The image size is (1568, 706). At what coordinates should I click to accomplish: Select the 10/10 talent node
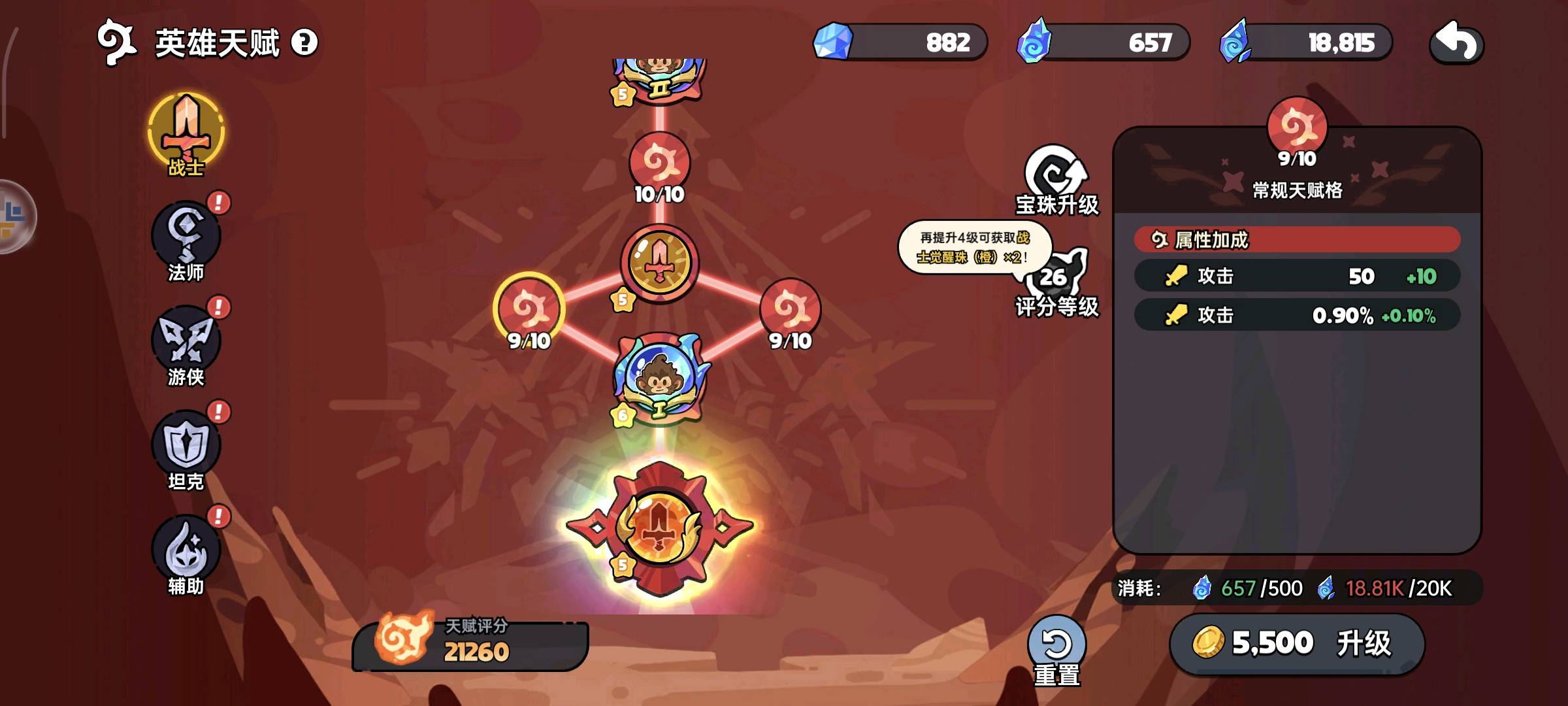pos(659,163)
